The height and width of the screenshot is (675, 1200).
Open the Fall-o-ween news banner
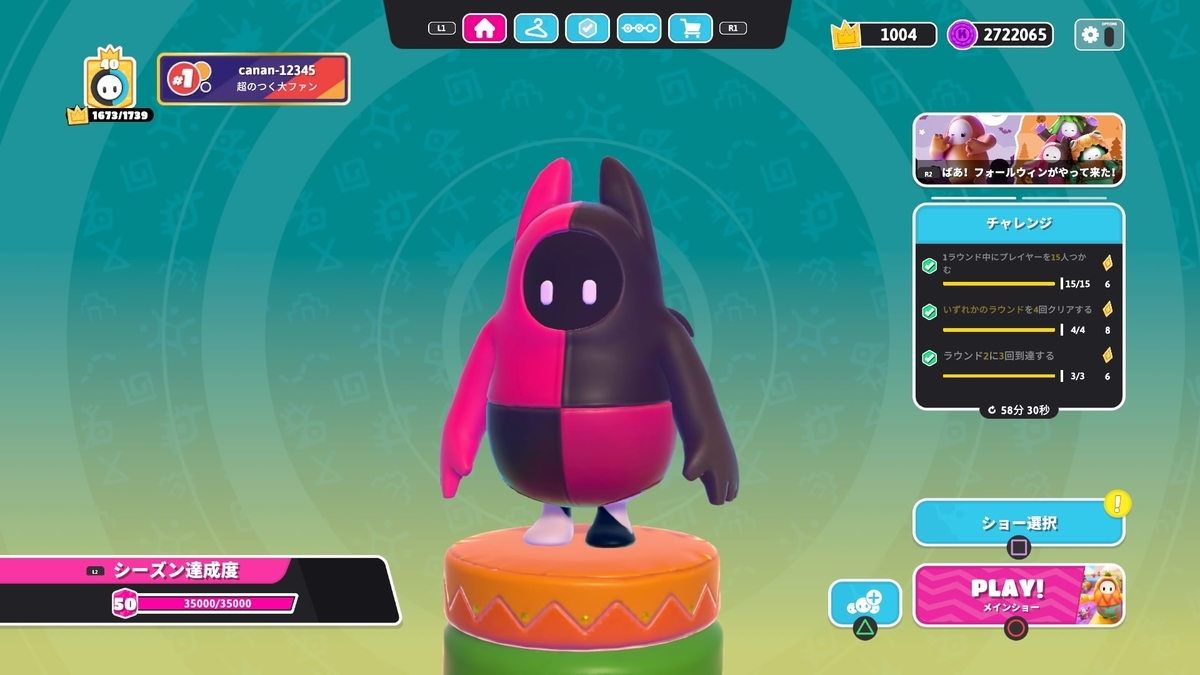pyautogui.click(x=1018, y=150)
